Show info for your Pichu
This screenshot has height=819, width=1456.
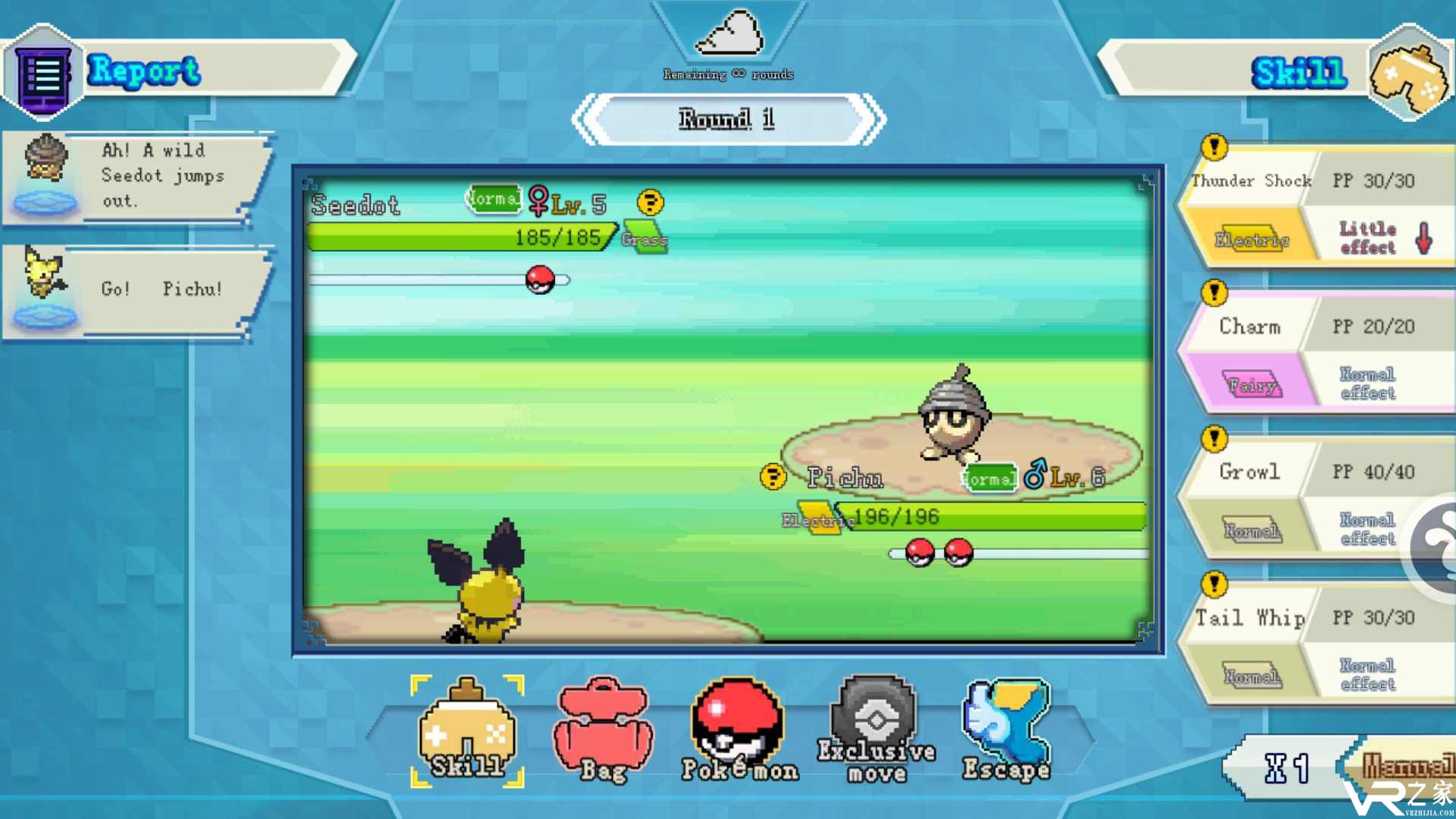[773, 477]
